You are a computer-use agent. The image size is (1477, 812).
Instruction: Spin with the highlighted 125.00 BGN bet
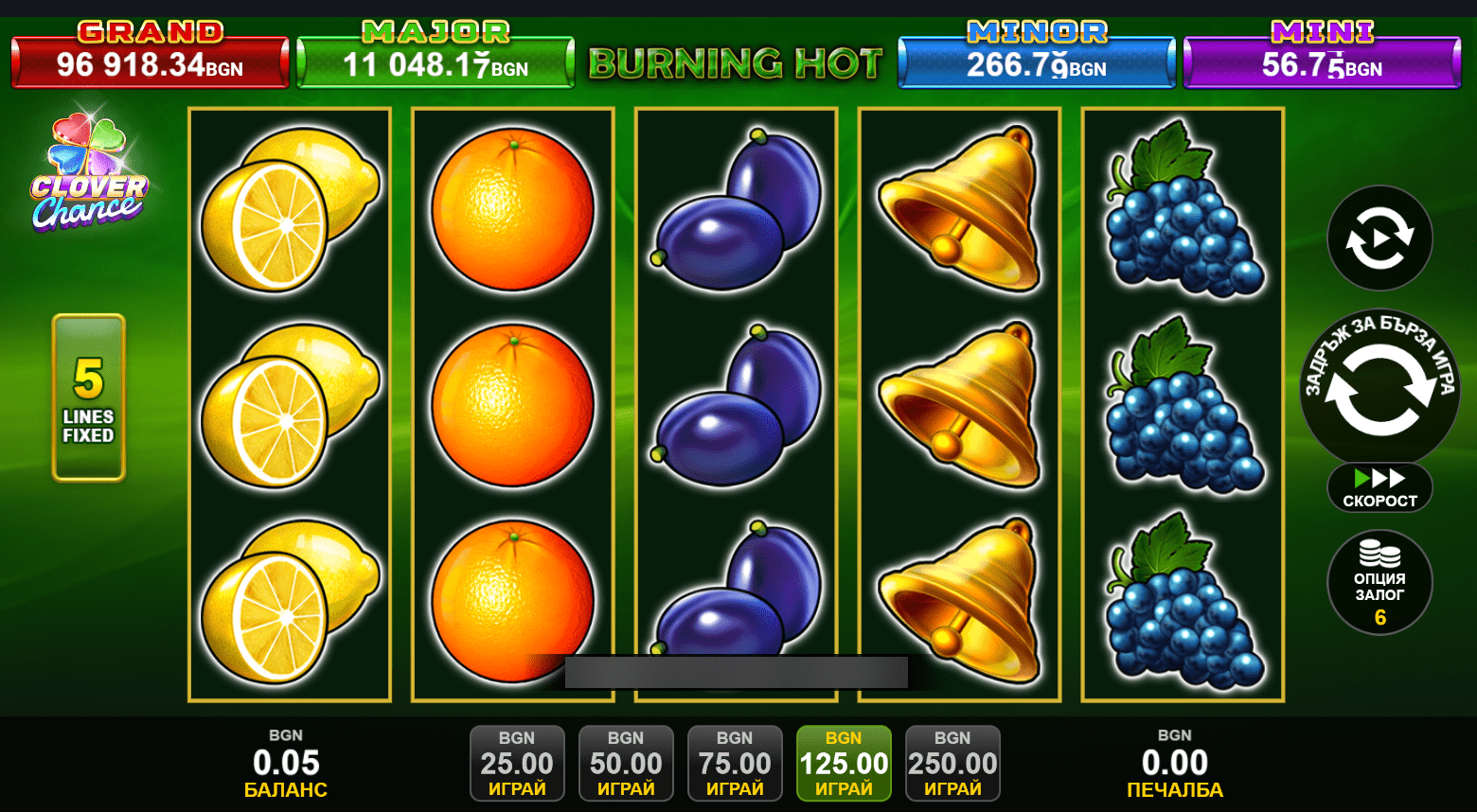[844, 763]
